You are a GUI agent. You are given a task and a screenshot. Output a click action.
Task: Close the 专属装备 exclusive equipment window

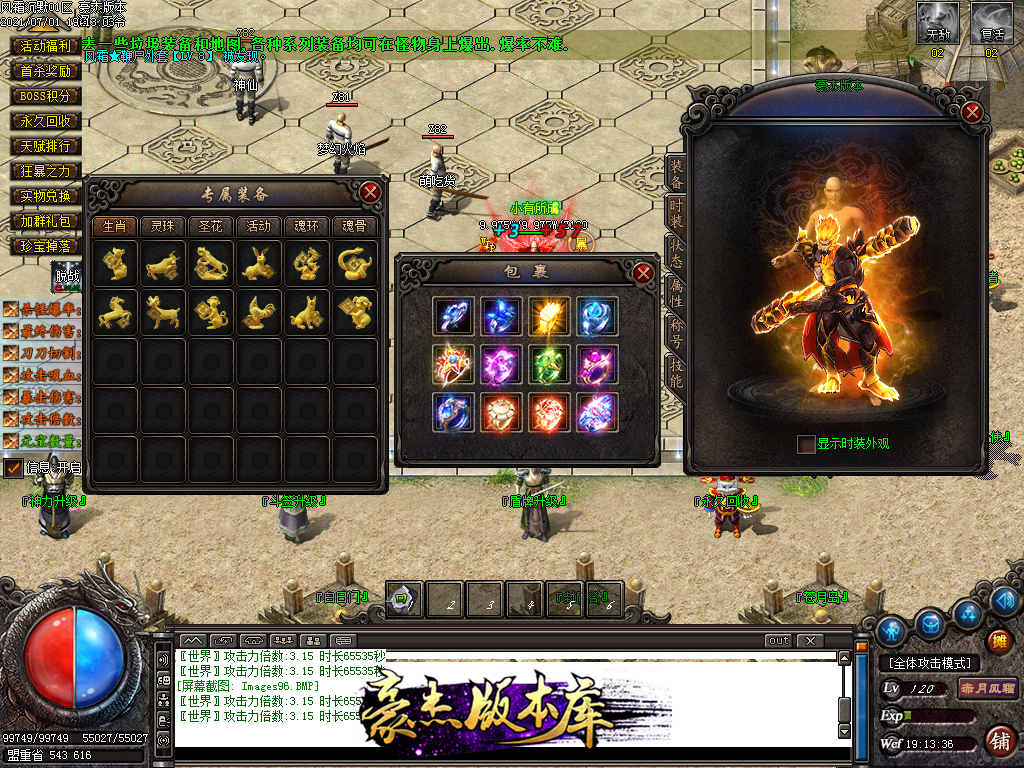(370, 192)
